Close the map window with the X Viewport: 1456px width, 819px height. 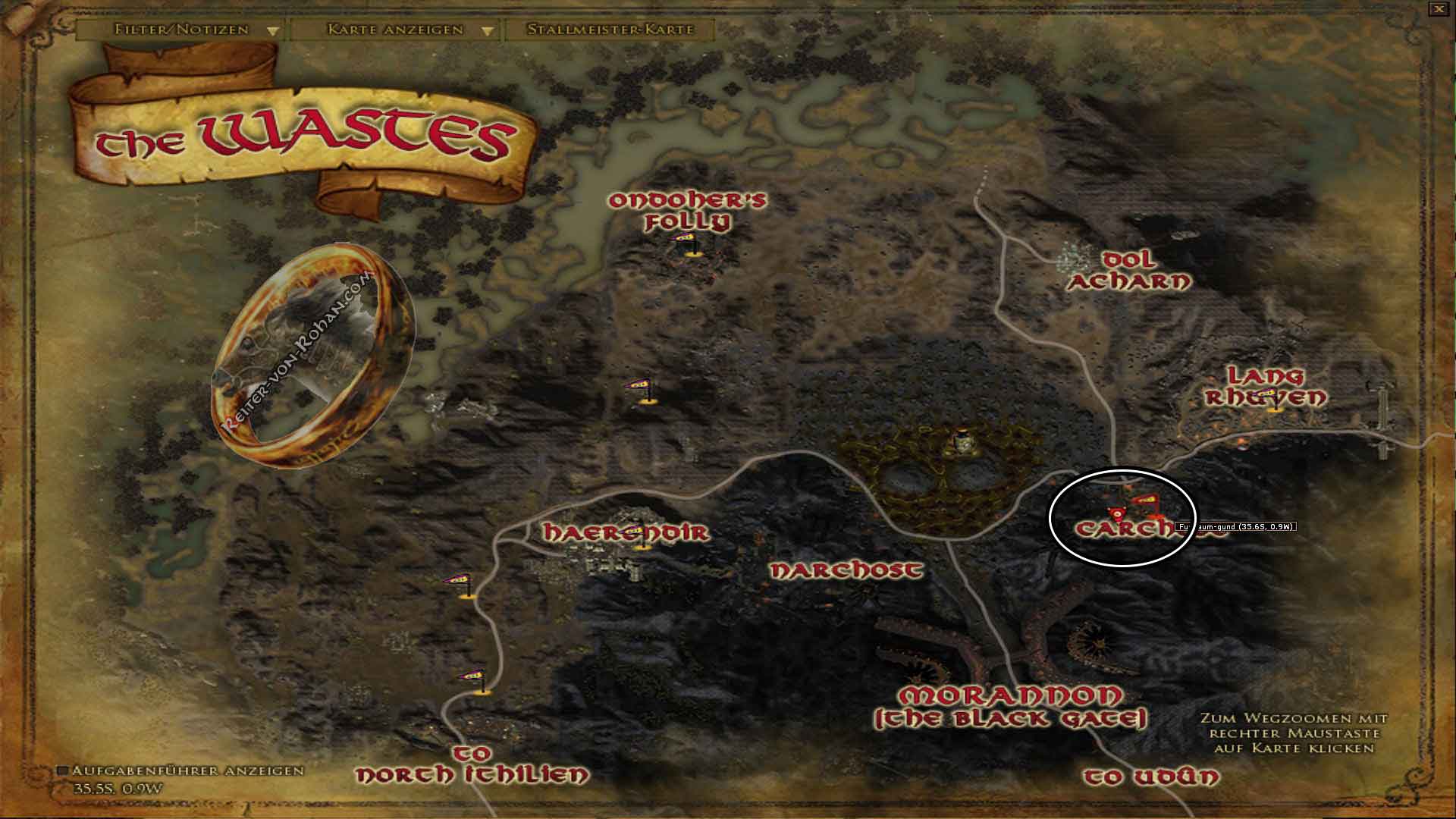pyautogui.click(x=1440, y=9)
